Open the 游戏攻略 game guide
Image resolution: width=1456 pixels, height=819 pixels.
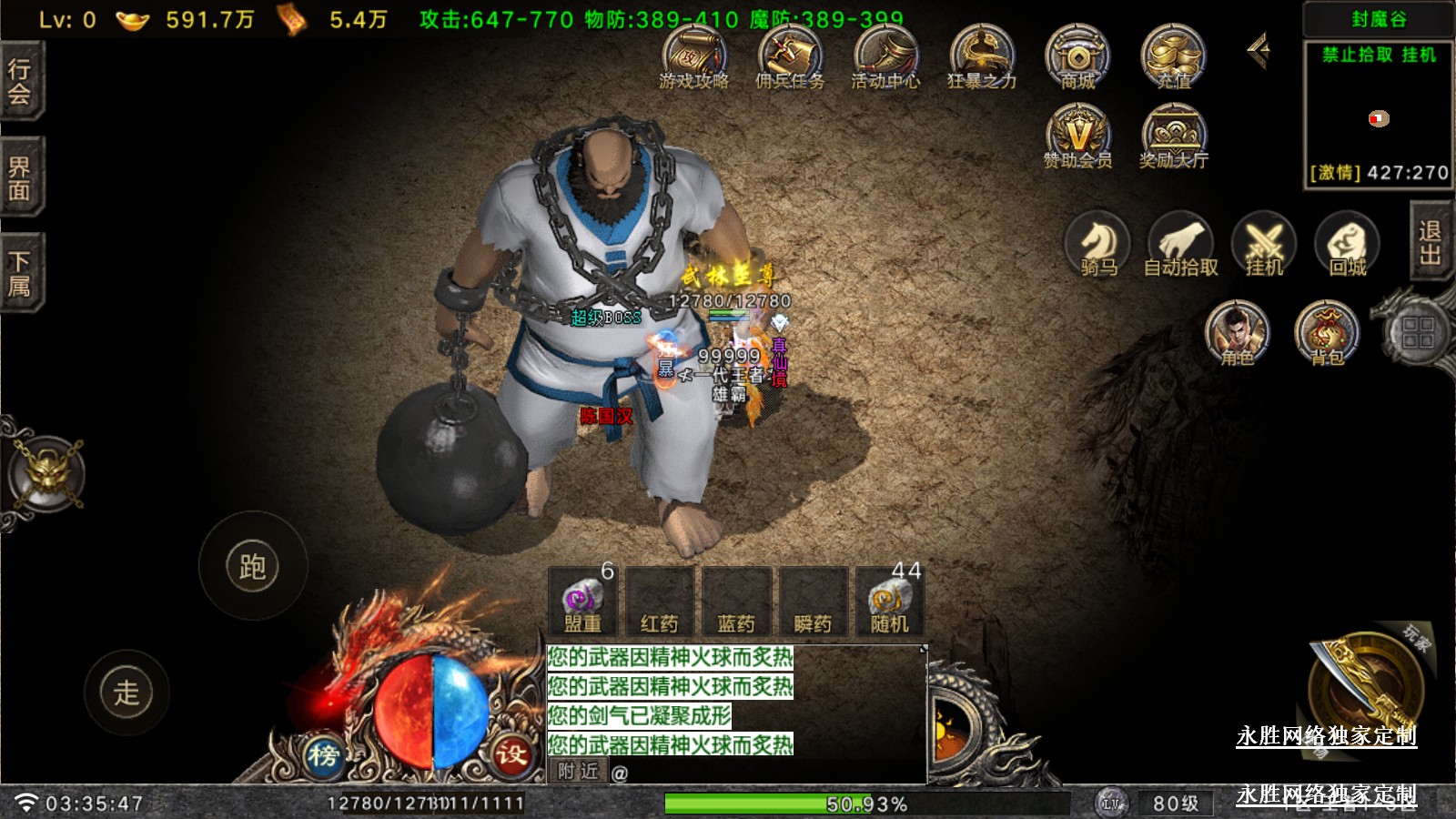(x=693, y=56)
